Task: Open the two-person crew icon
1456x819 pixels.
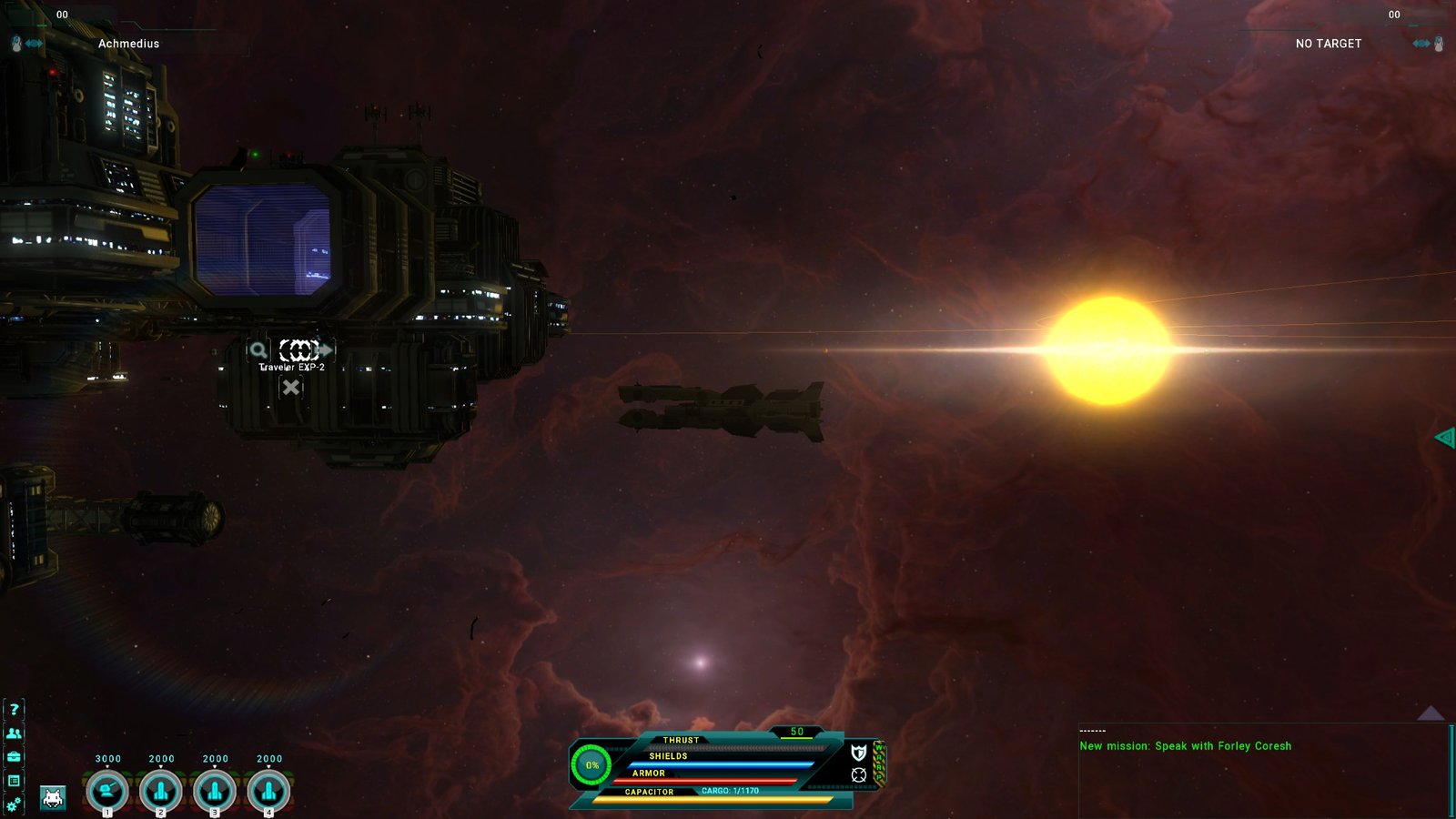Action: (14, 733)
